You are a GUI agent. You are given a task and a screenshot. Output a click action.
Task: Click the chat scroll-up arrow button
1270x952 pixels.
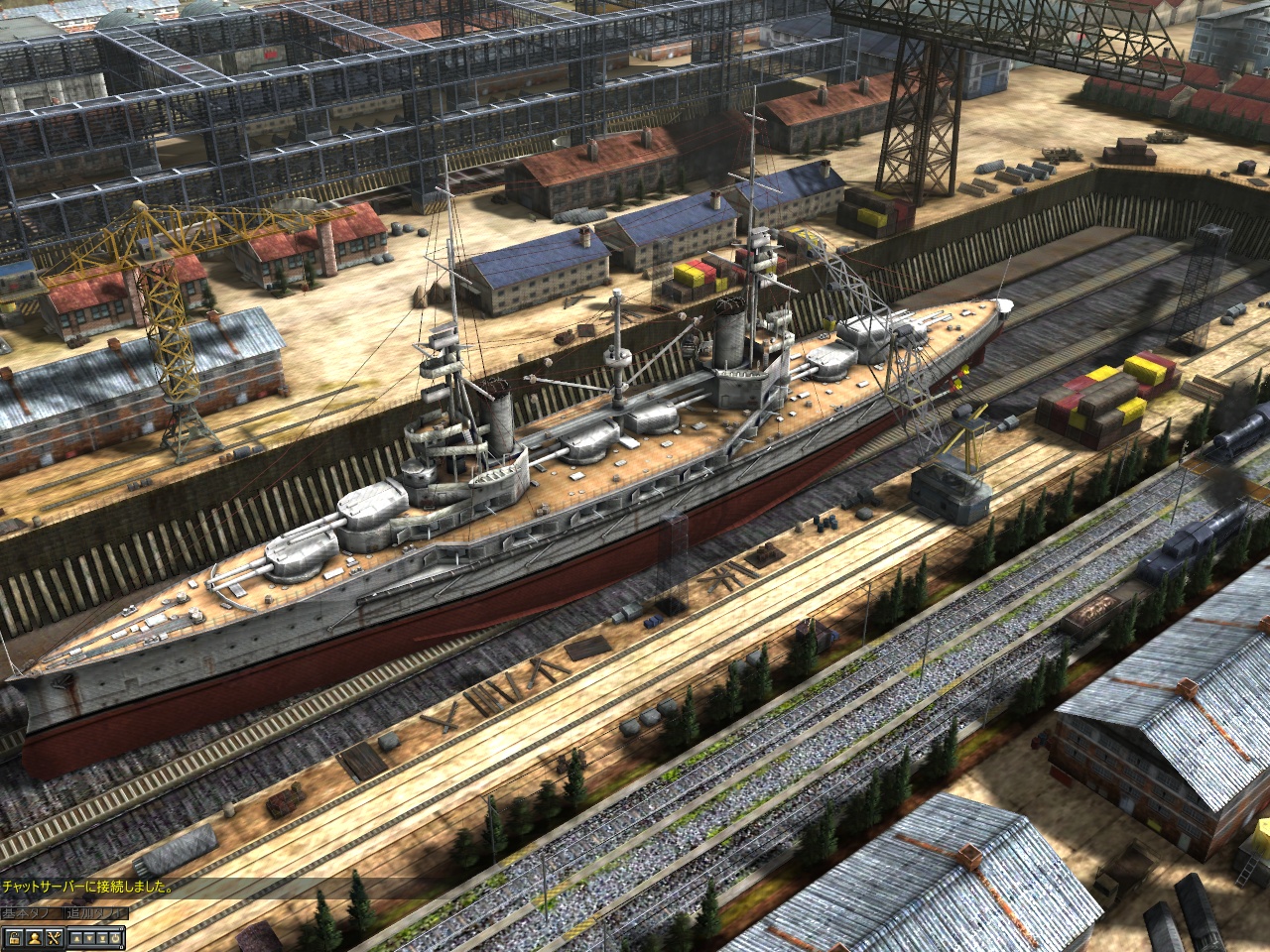[76, 938]
